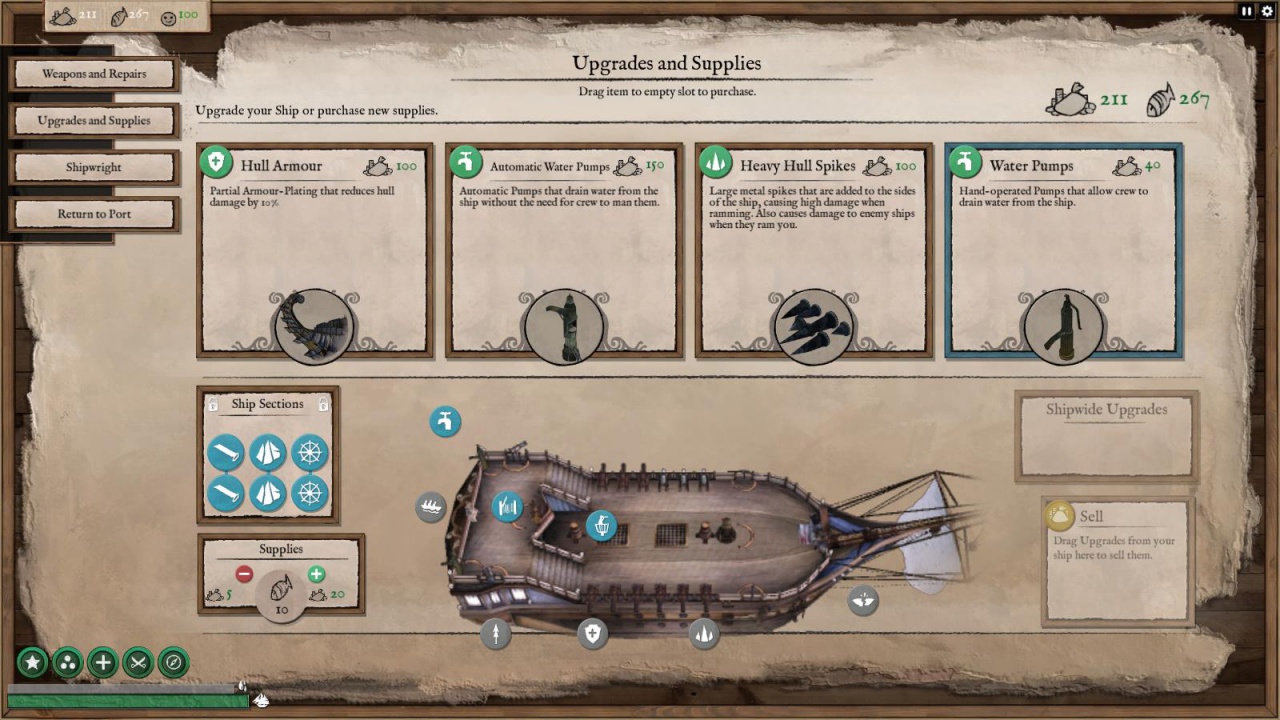This screenshot has height=720, width=1280.
Task: Select the bucket icon on the ship deck
Action: [x=600, y=525]
